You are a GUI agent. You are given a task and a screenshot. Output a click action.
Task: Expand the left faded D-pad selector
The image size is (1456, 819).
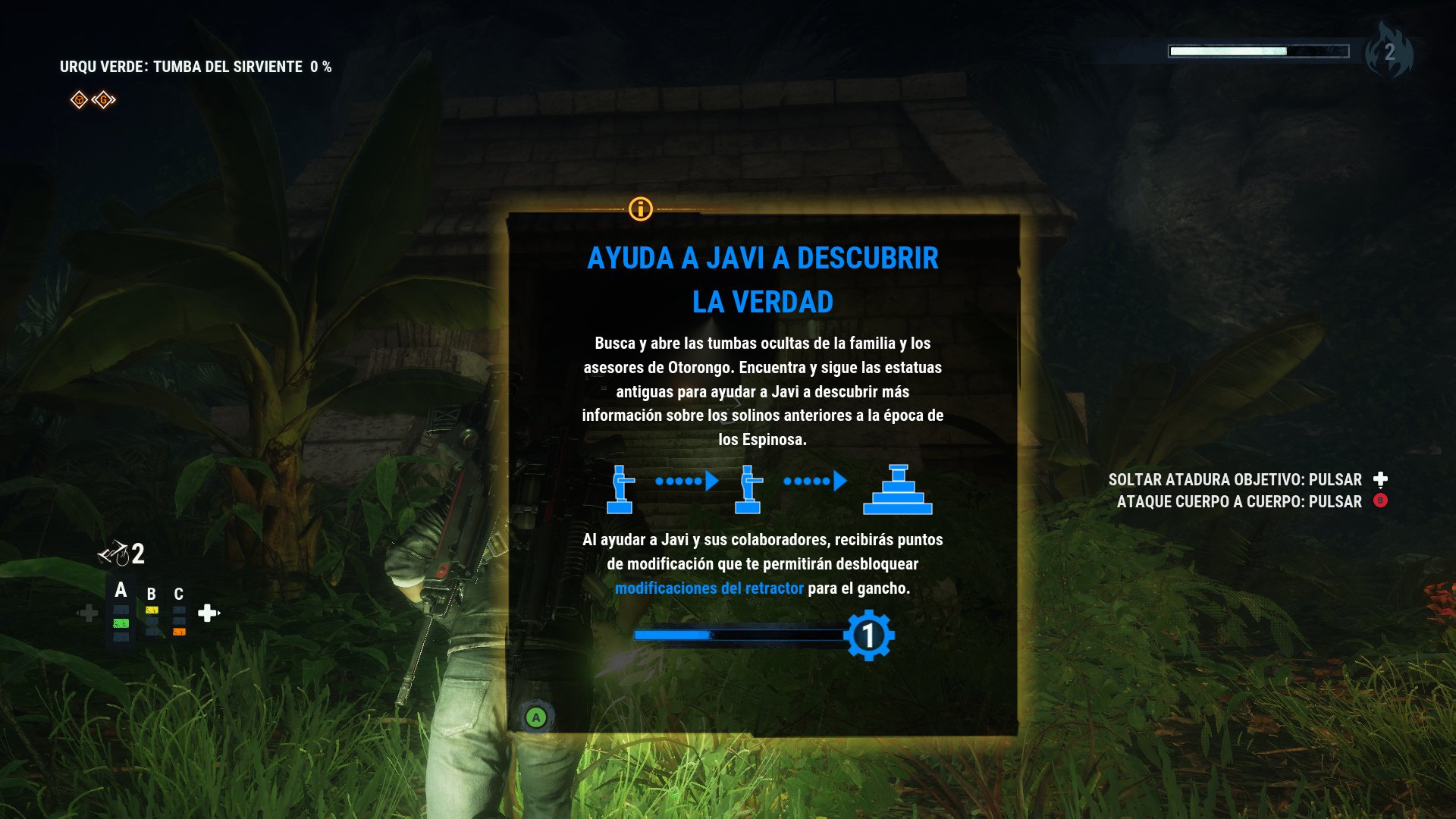click(x=89, y=613)
